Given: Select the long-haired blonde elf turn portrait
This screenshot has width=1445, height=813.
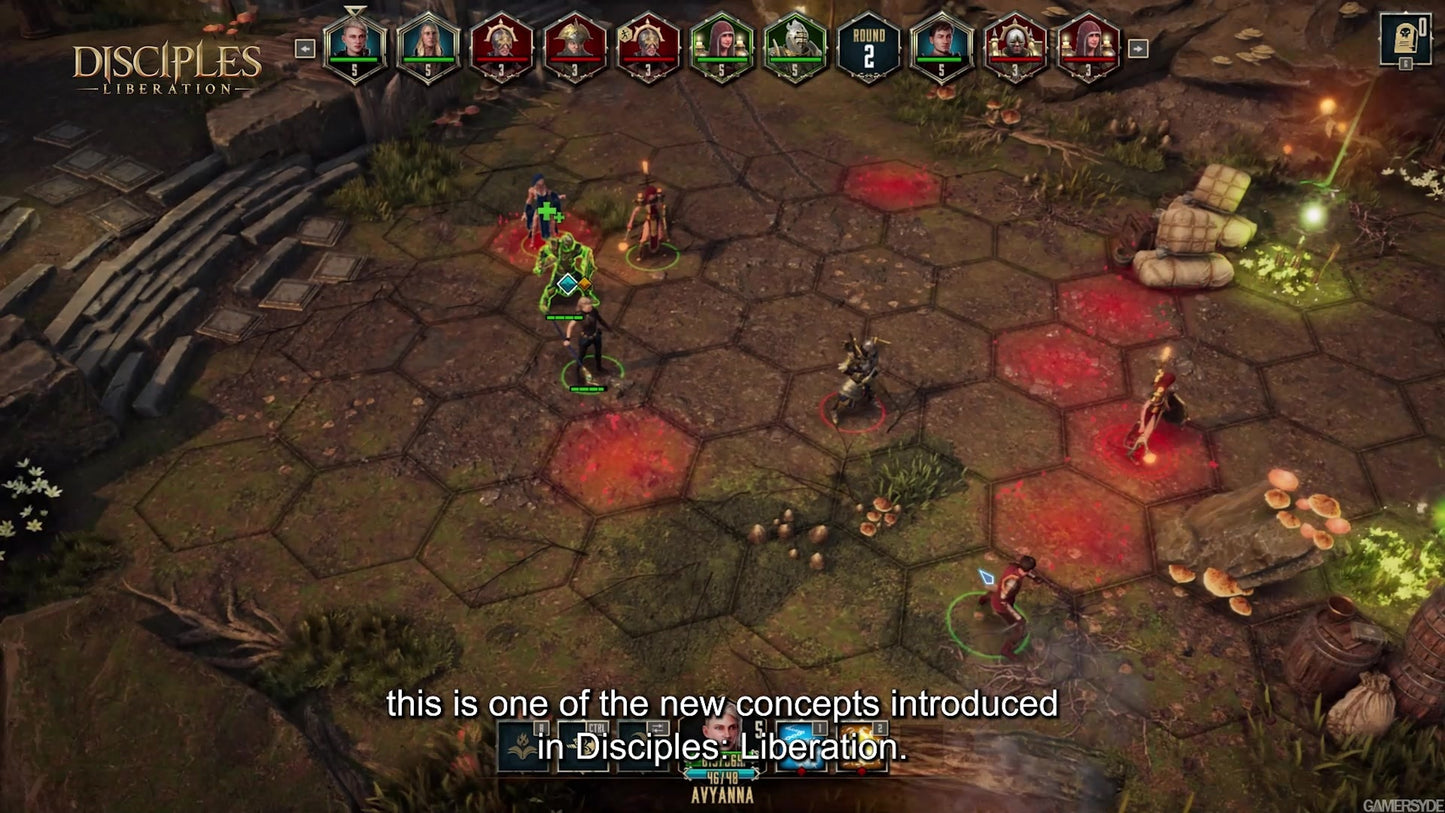Looking at the screenshot, I should coord(428,46).
